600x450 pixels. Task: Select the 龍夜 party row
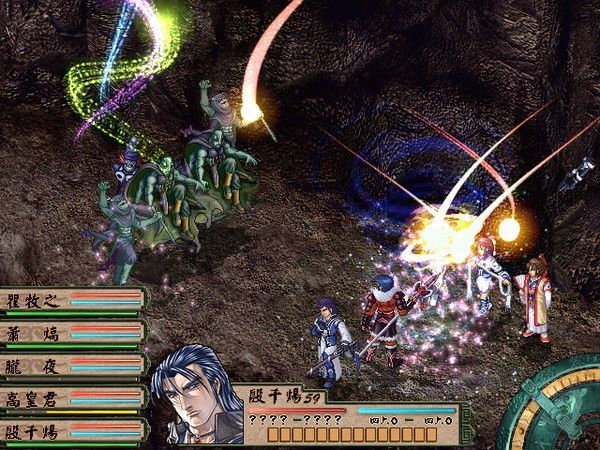72,366
